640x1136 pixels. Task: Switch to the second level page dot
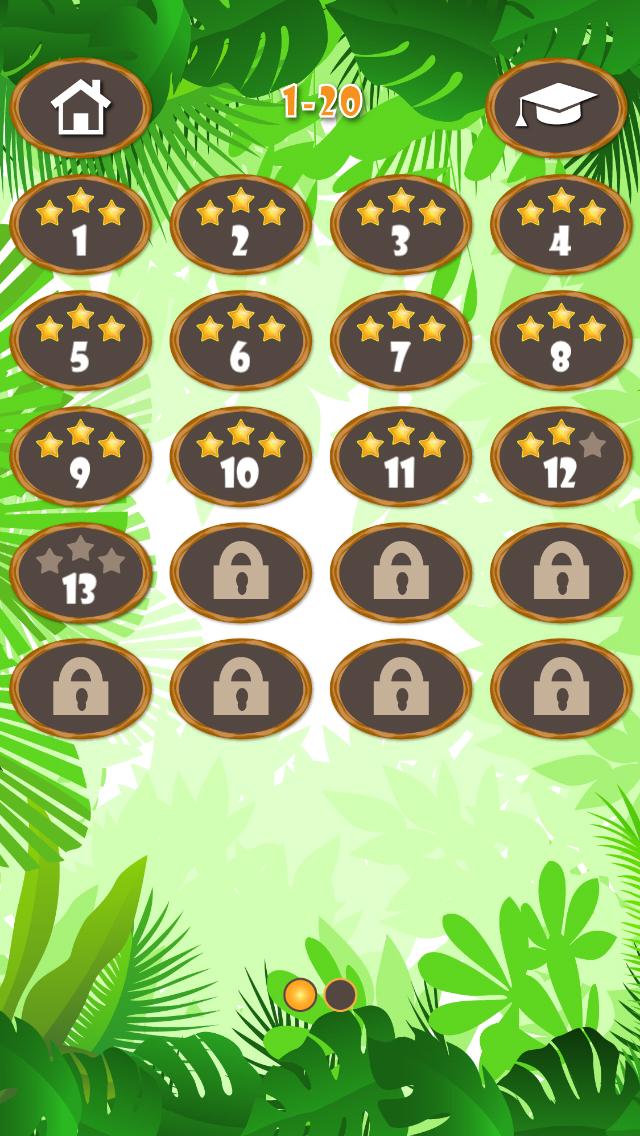(x=340, y=994)
